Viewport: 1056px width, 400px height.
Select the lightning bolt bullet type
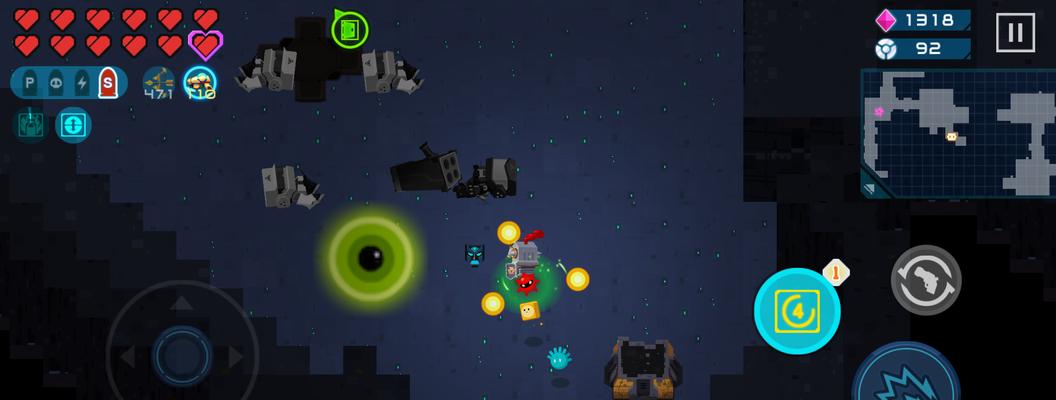tap(82, 84)
